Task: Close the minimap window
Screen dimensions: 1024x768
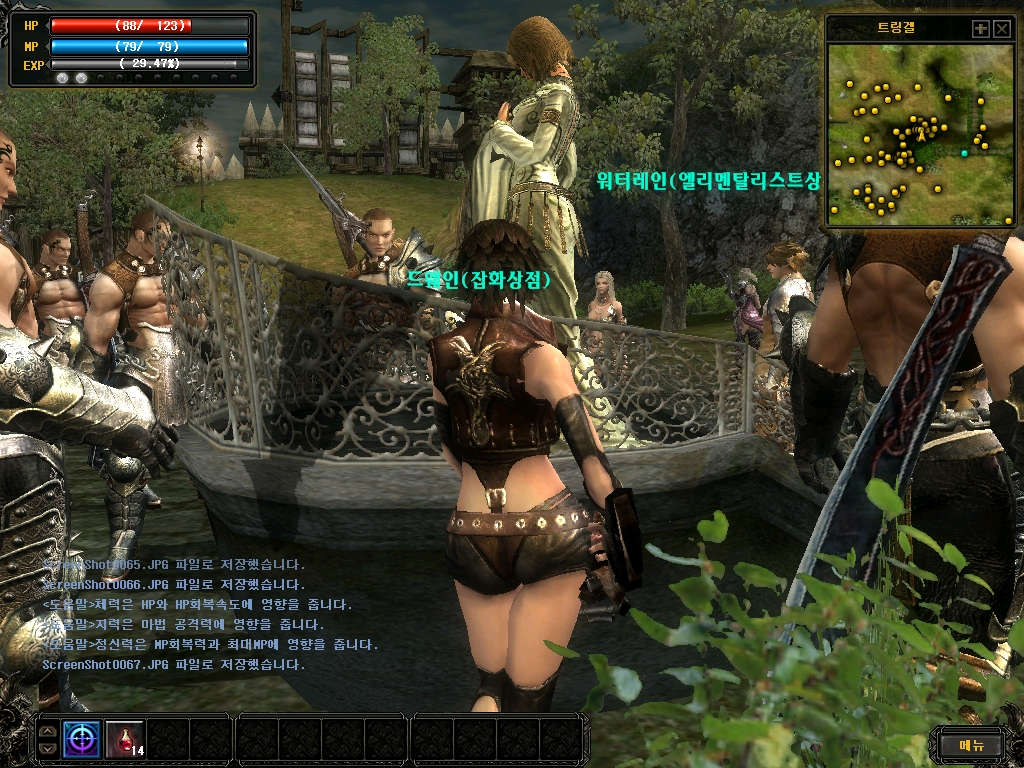Action: coord(1002,29)
